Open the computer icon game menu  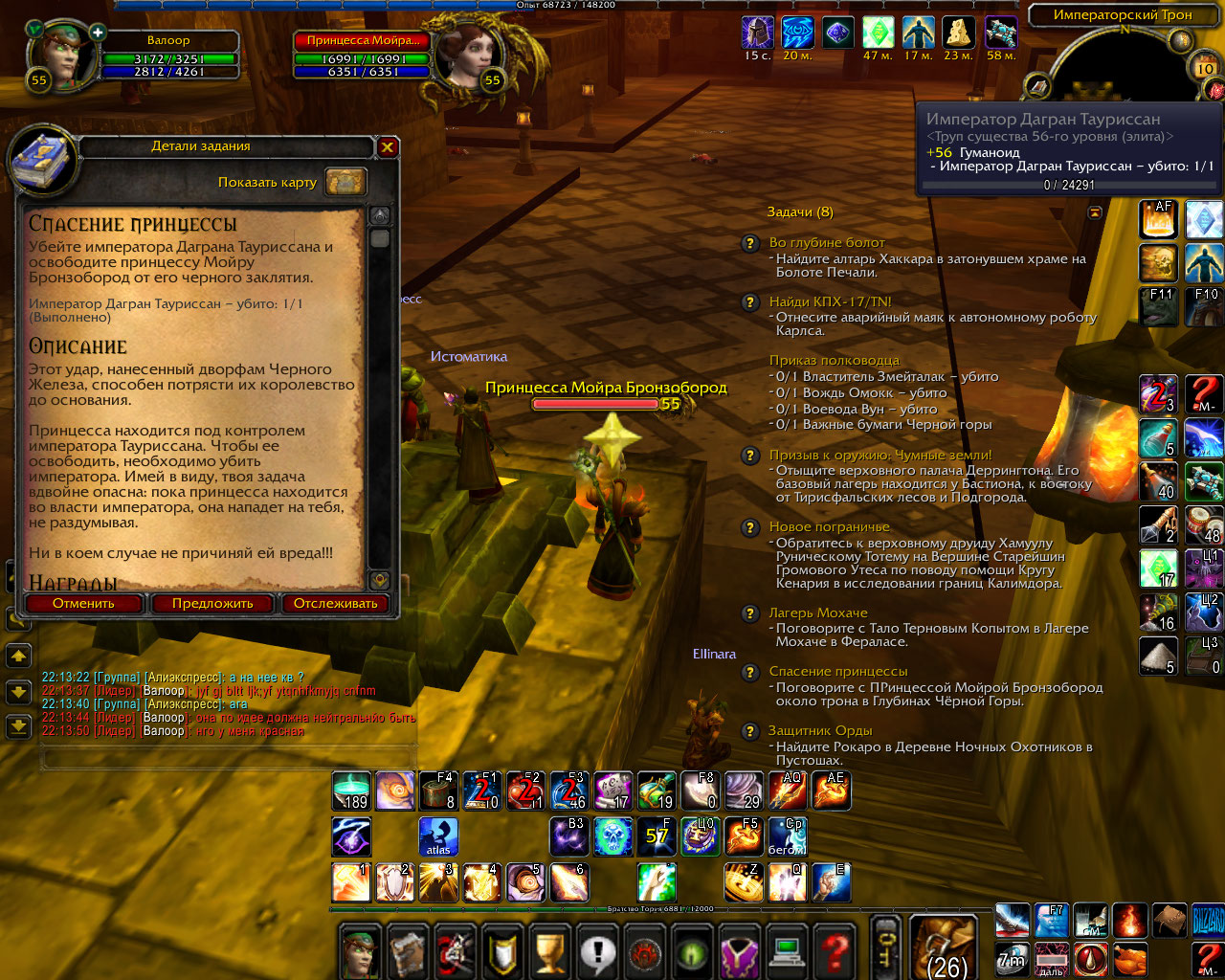(787, 951)
